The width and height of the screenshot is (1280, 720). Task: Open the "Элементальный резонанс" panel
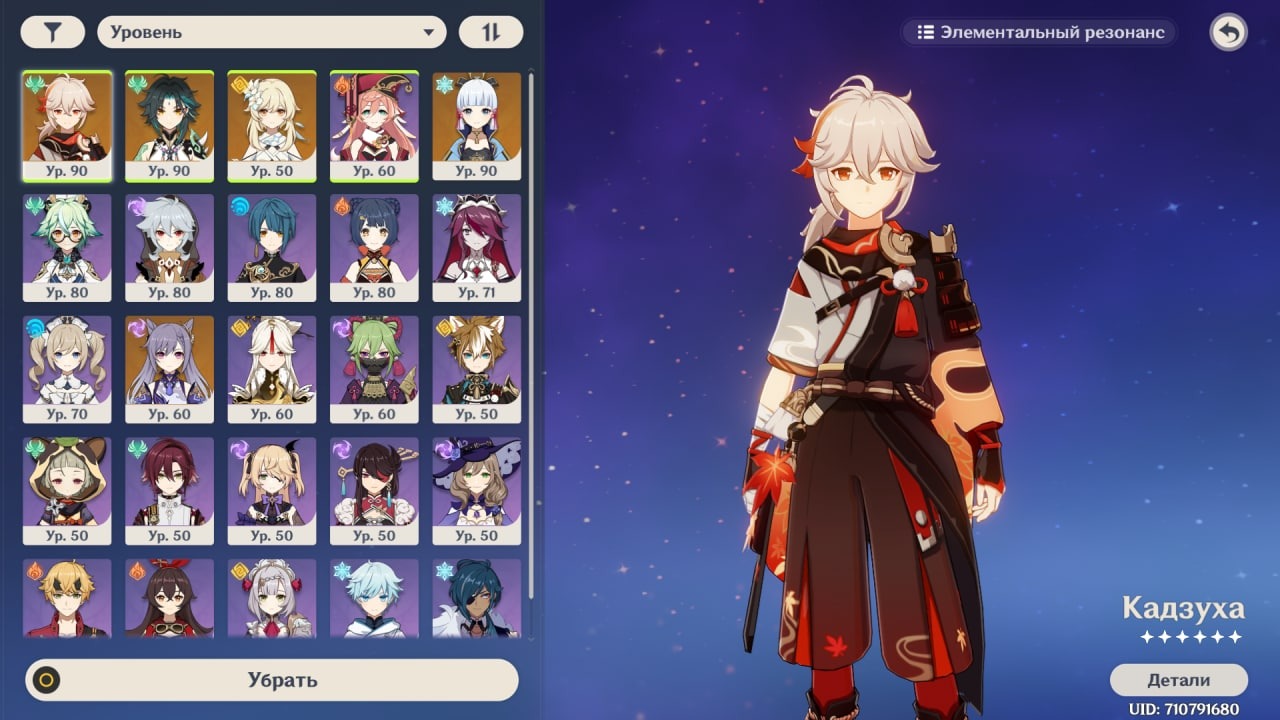click(x=1040, y=32)
